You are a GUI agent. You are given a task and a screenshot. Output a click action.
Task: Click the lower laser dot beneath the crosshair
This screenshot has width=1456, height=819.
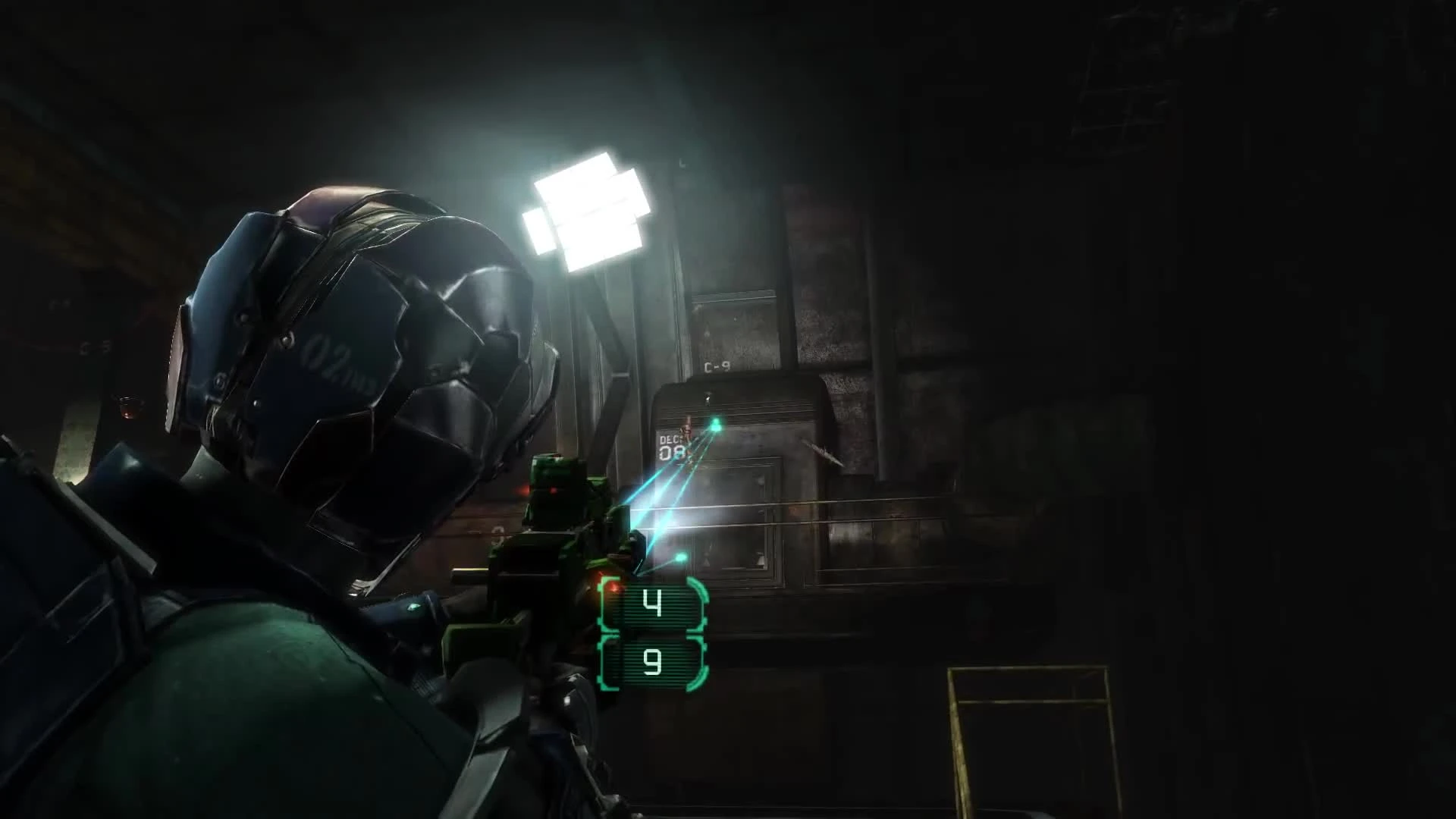click(681, 557)
